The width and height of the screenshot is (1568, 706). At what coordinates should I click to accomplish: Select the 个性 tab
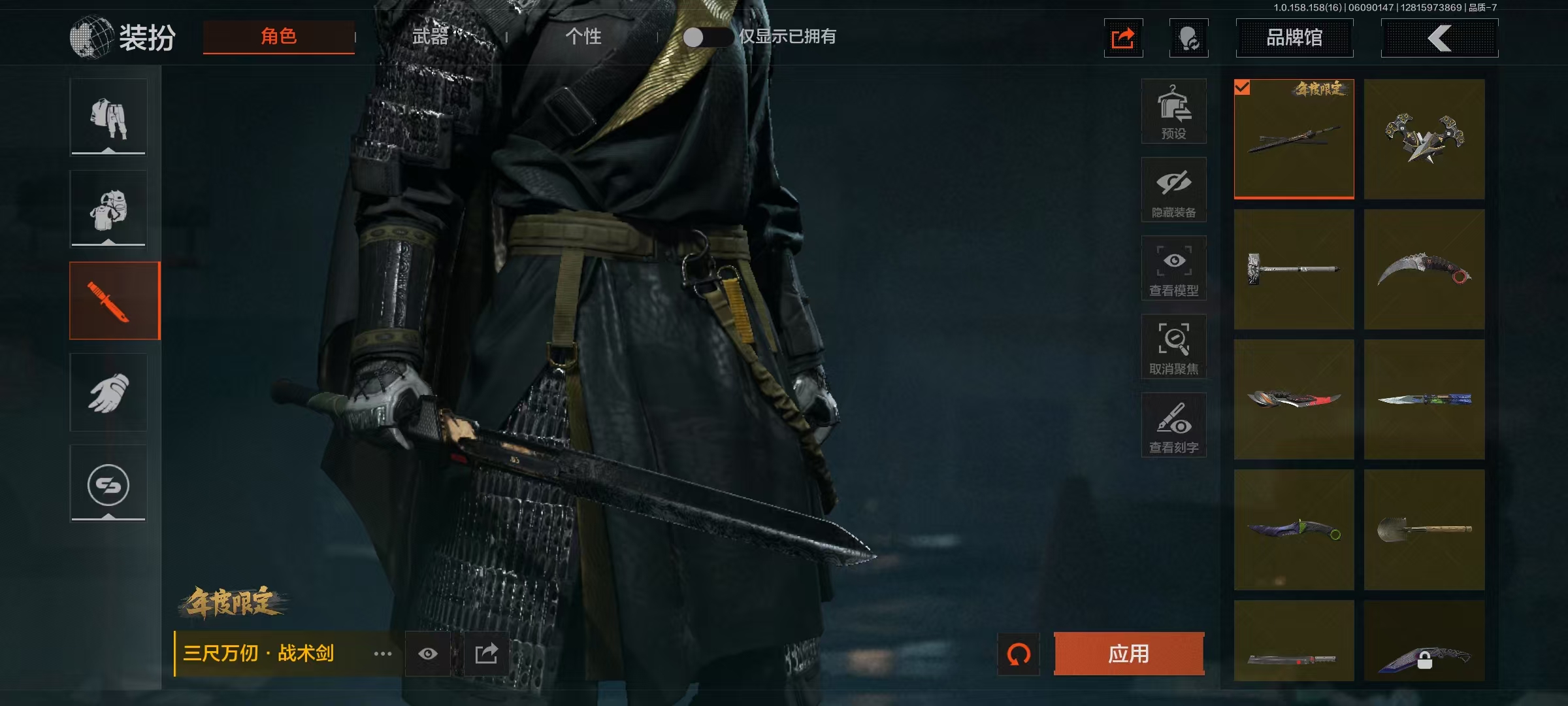(x=583, y=37)
